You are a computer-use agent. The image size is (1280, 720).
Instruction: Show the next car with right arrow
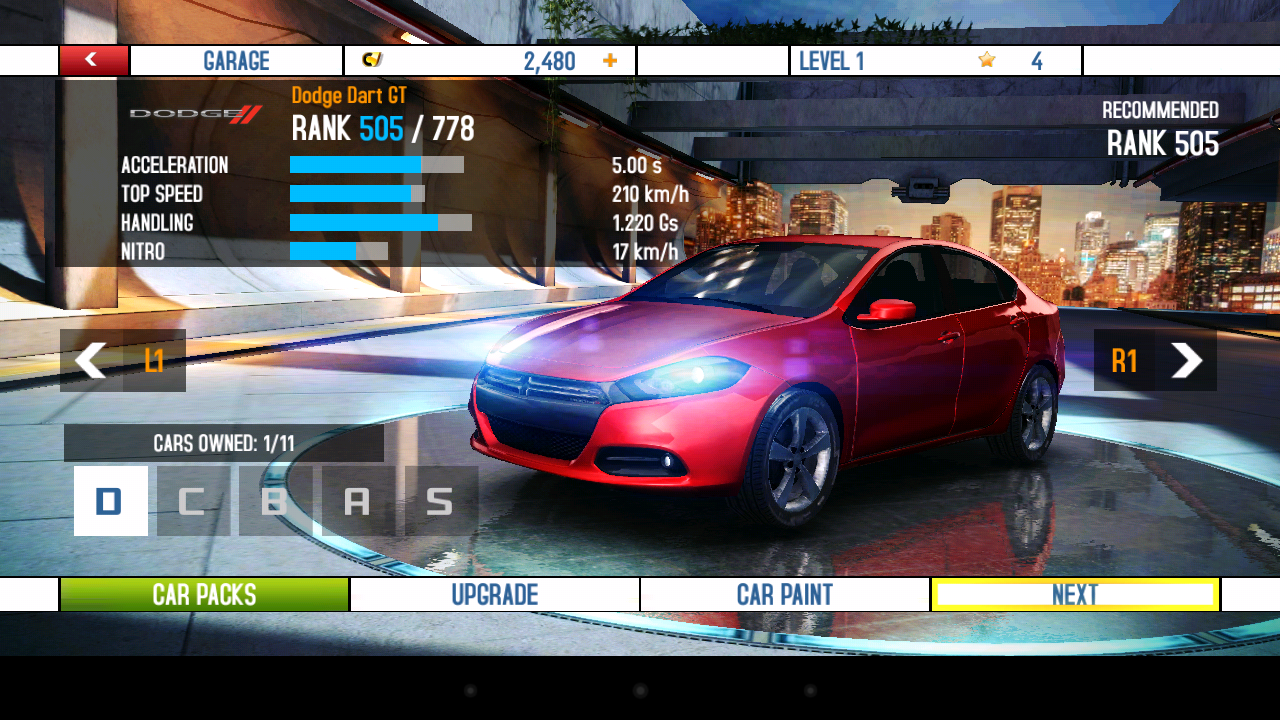click(1186, 360)
